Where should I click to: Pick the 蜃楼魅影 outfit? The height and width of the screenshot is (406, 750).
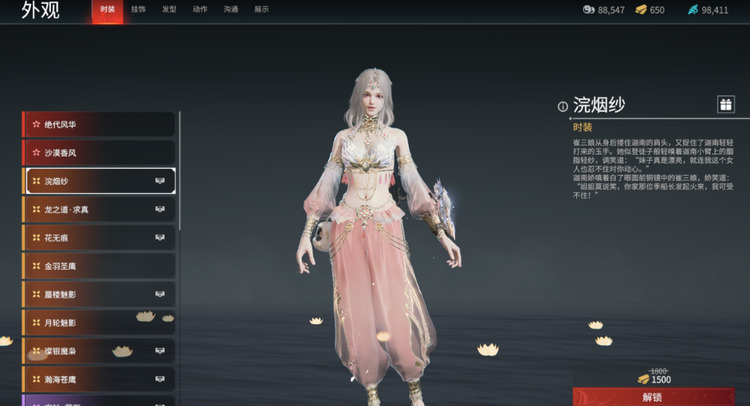coord(98,295)
